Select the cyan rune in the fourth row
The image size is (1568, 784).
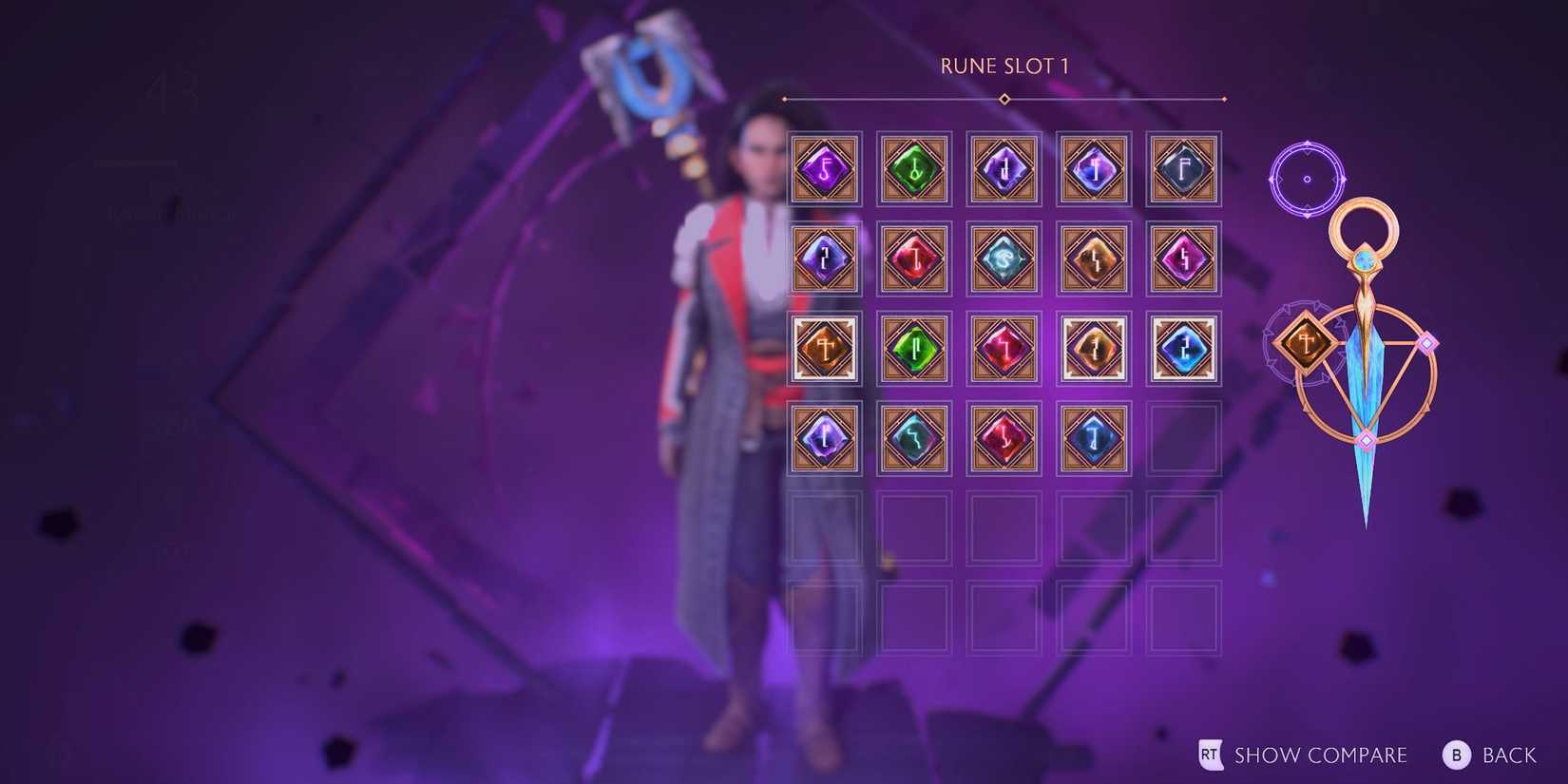tap(914, 437)
